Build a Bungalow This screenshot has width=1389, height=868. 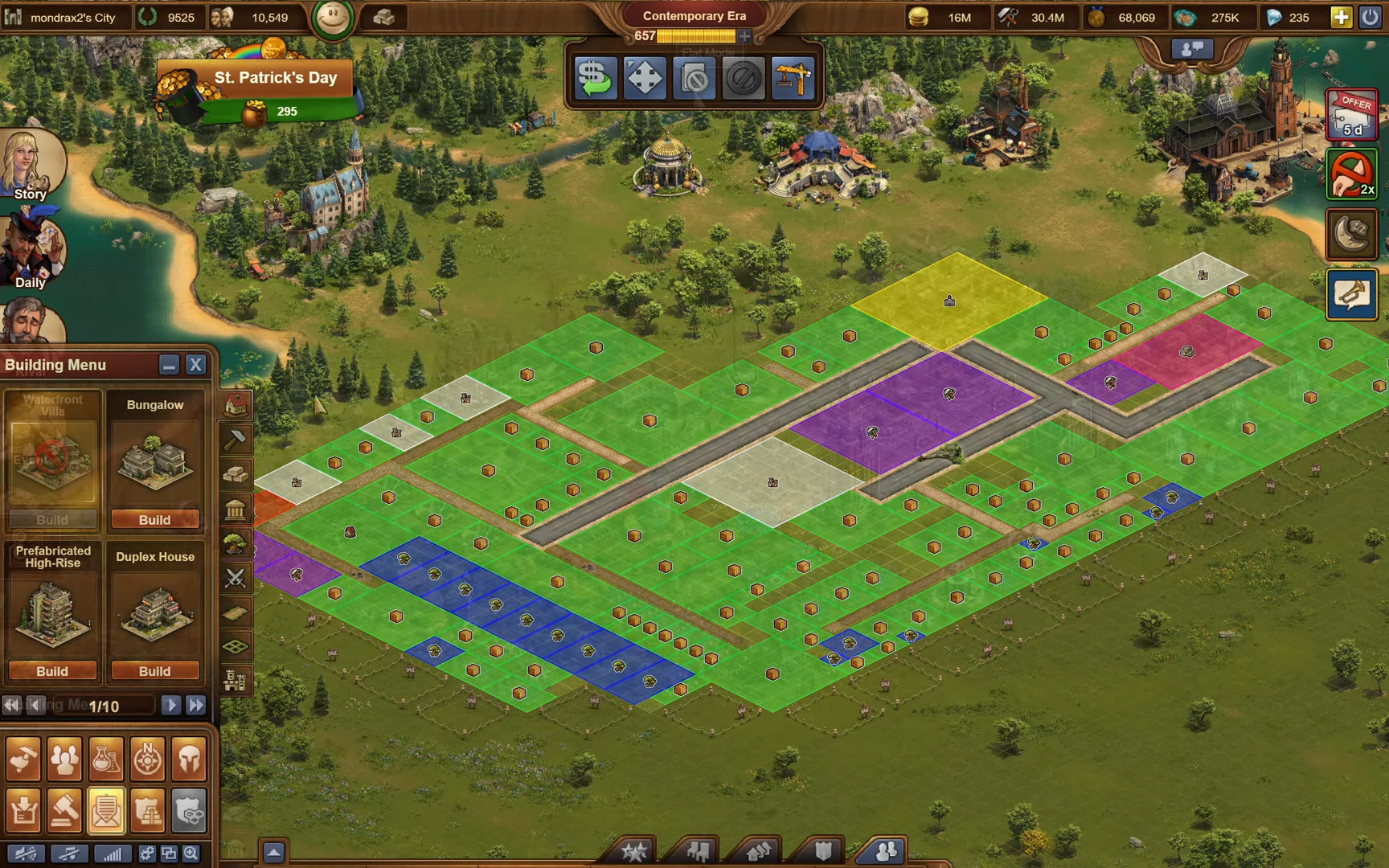pos(156,519)
